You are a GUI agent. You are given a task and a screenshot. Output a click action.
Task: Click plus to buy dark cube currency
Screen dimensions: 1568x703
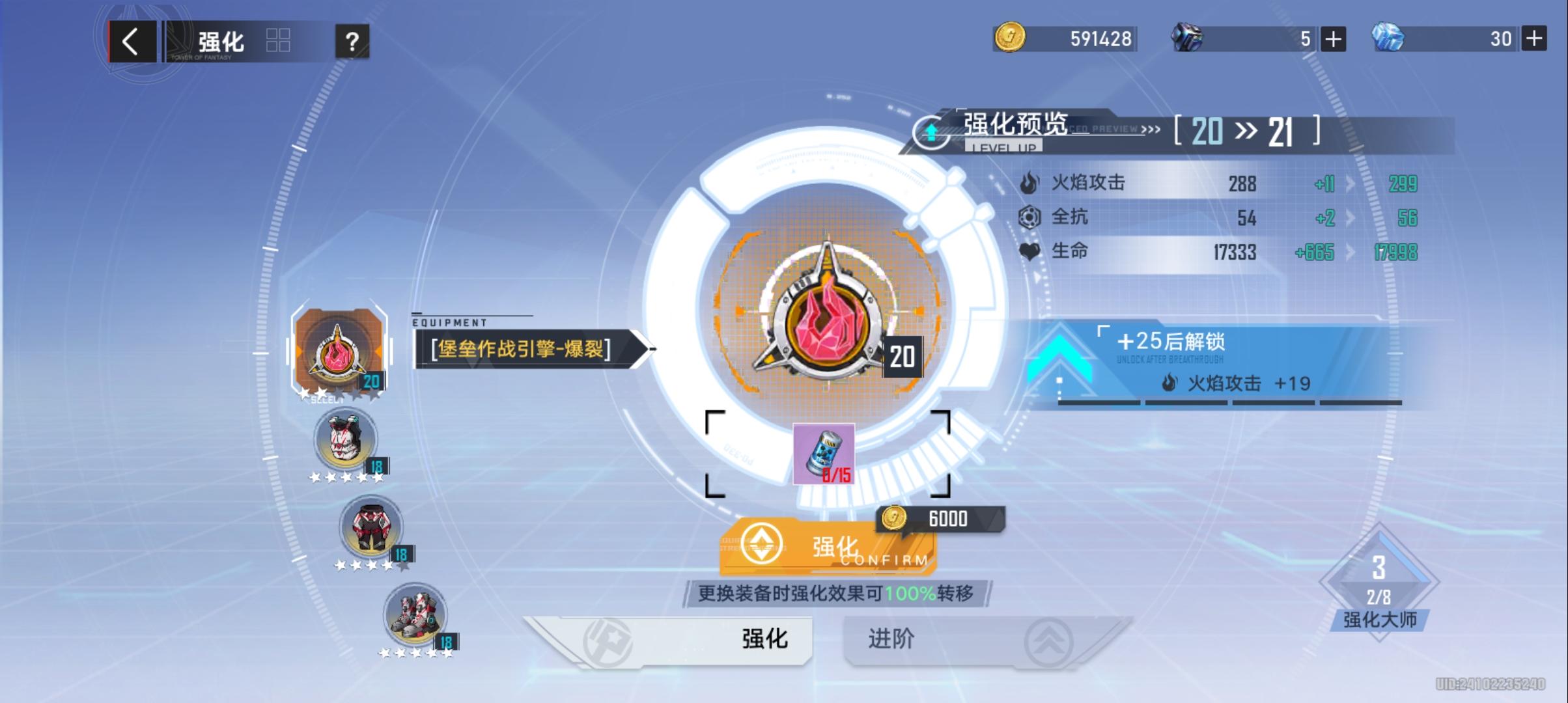coord(1332,39)
